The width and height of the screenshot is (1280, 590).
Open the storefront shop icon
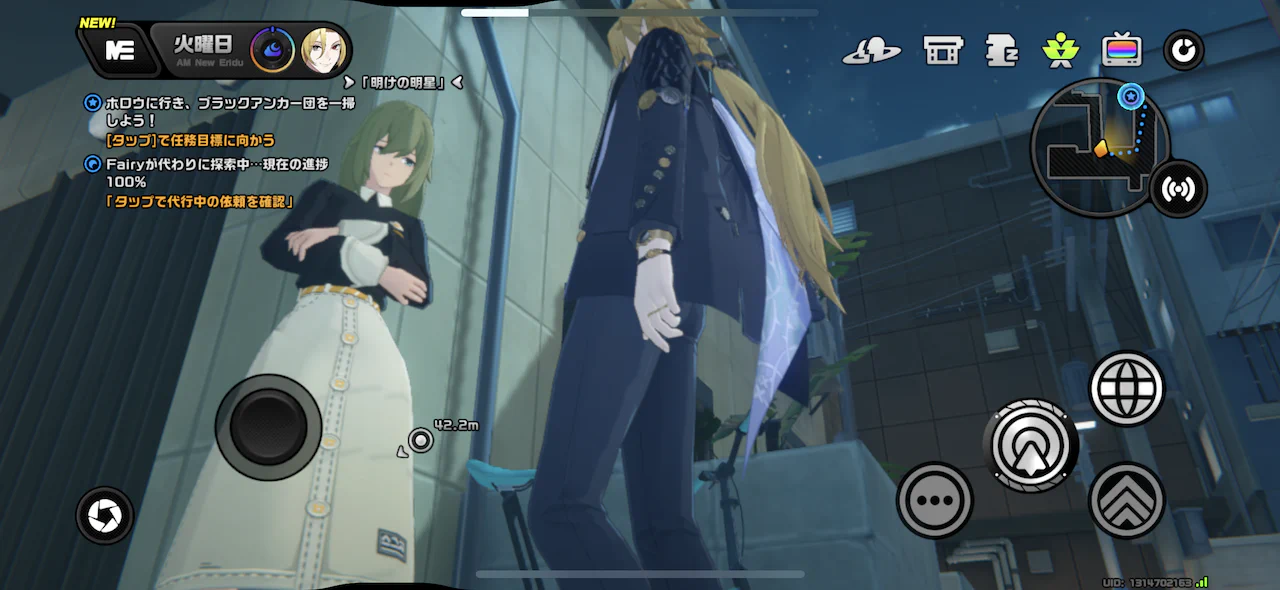(x=942, y=50)
